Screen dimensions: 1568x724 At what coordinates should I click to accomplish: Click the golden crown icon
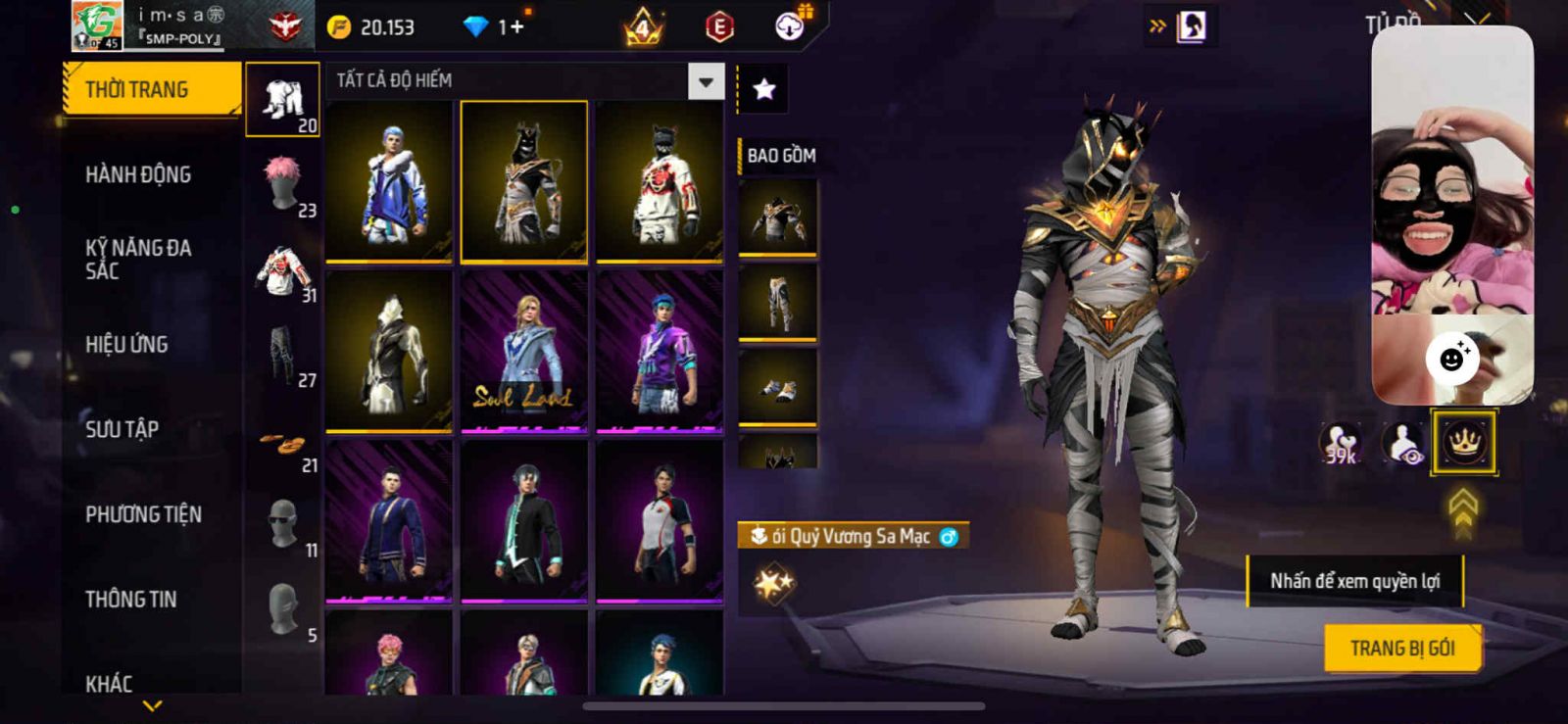(1463, 442)
